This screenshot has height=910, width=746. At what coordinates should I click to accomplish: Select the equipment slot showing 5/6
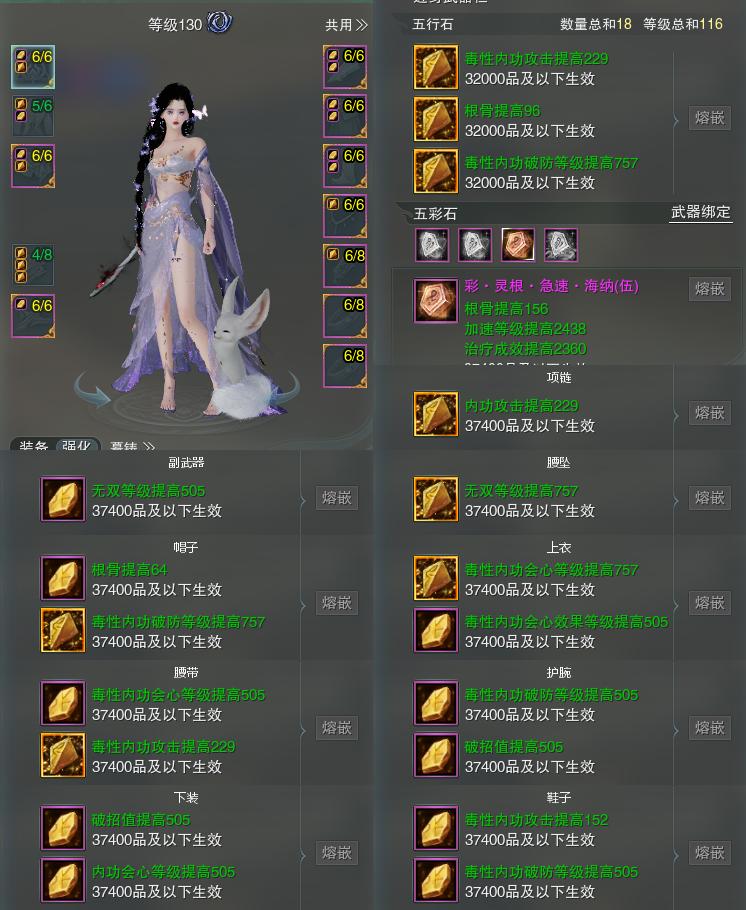click(33, 116)
